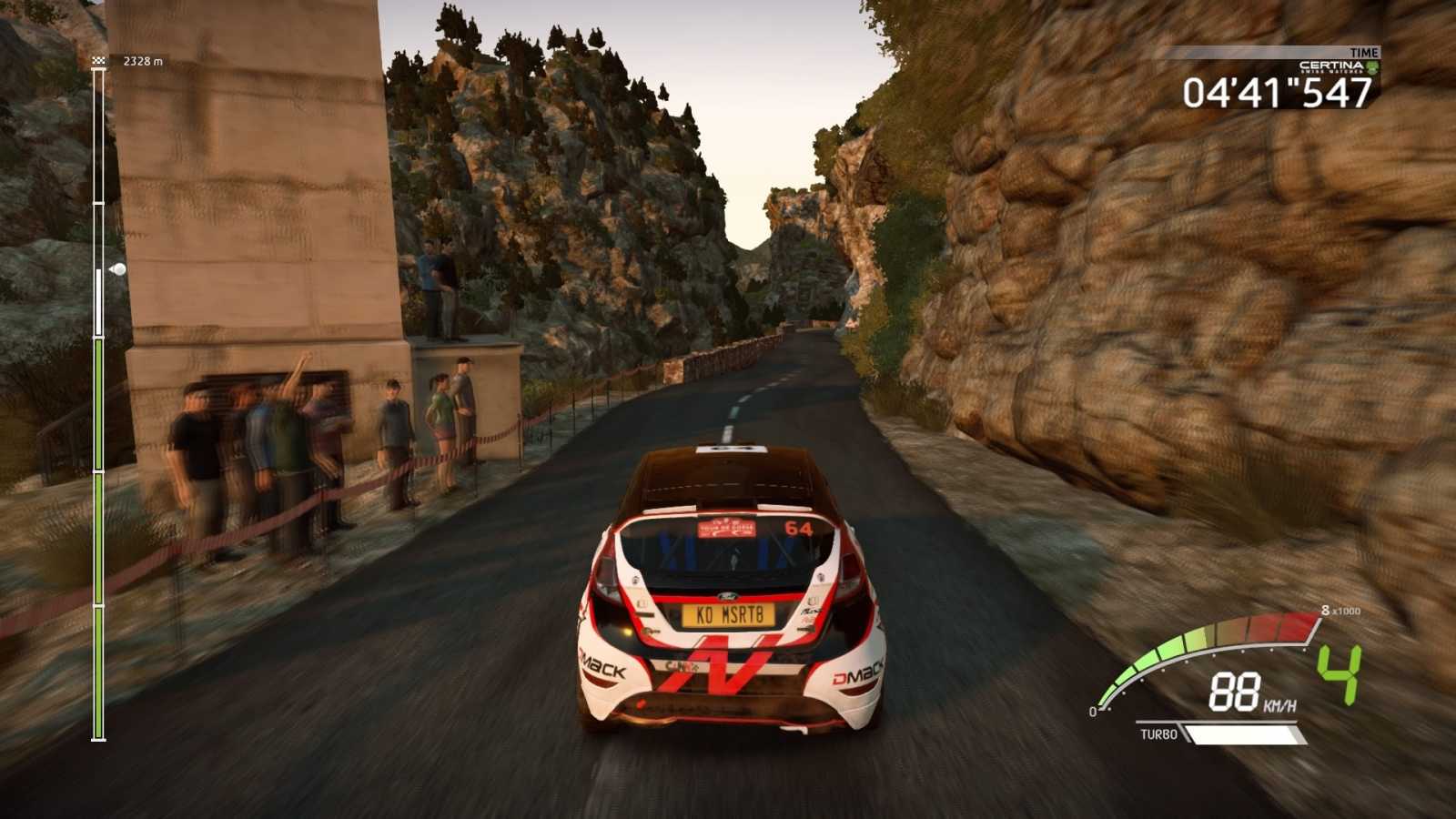Viewport: 1456px width, 819px height.
Task: Click the green Certina watch icon
Action: coord(1372,66)
